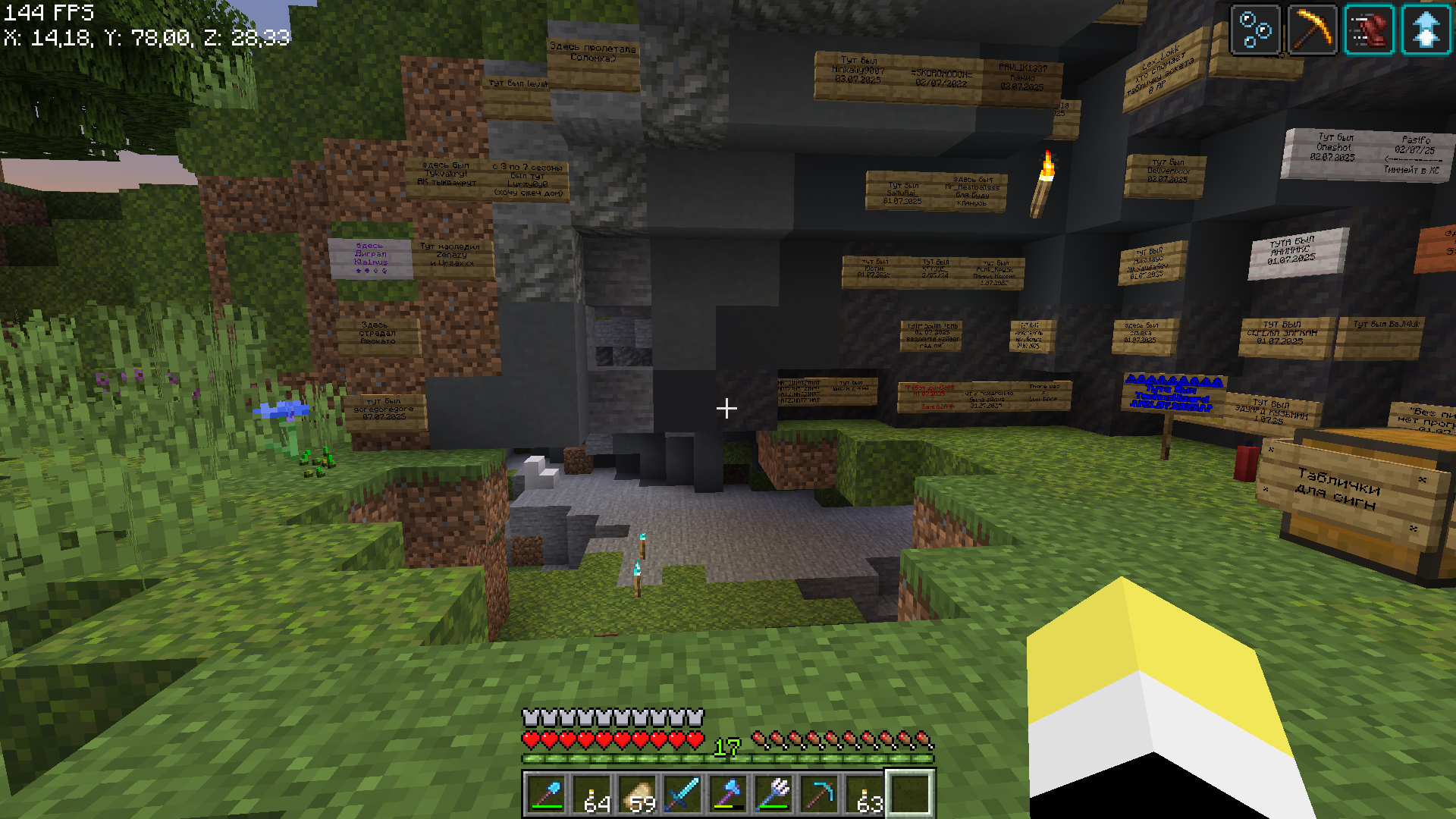Click the empty highlighted hotbar slot
This screenshot has height=819, width=1456.
(x=911, y=794)
